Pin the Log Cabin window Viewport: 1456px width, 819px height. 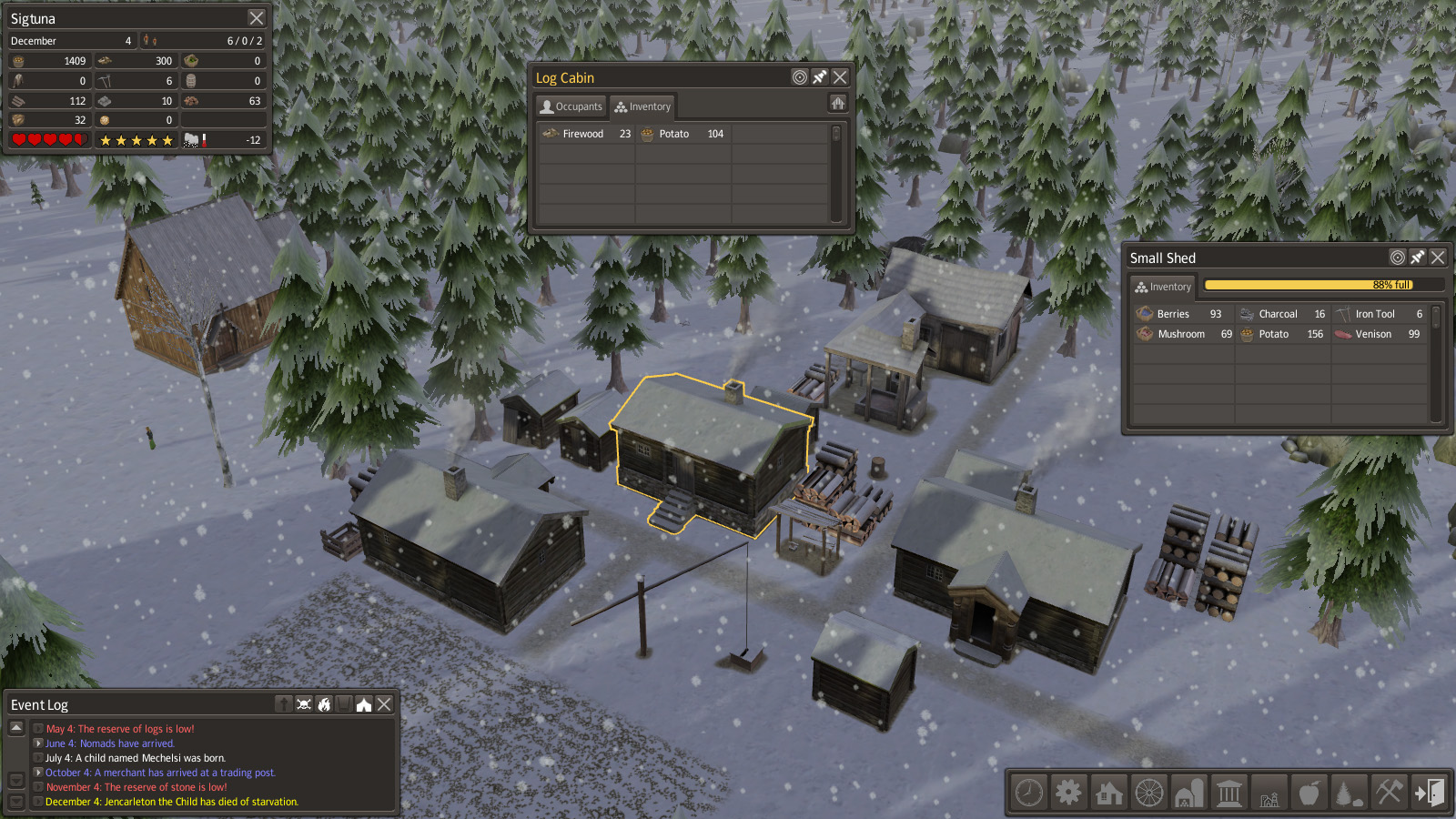click(x=820, y=77)
